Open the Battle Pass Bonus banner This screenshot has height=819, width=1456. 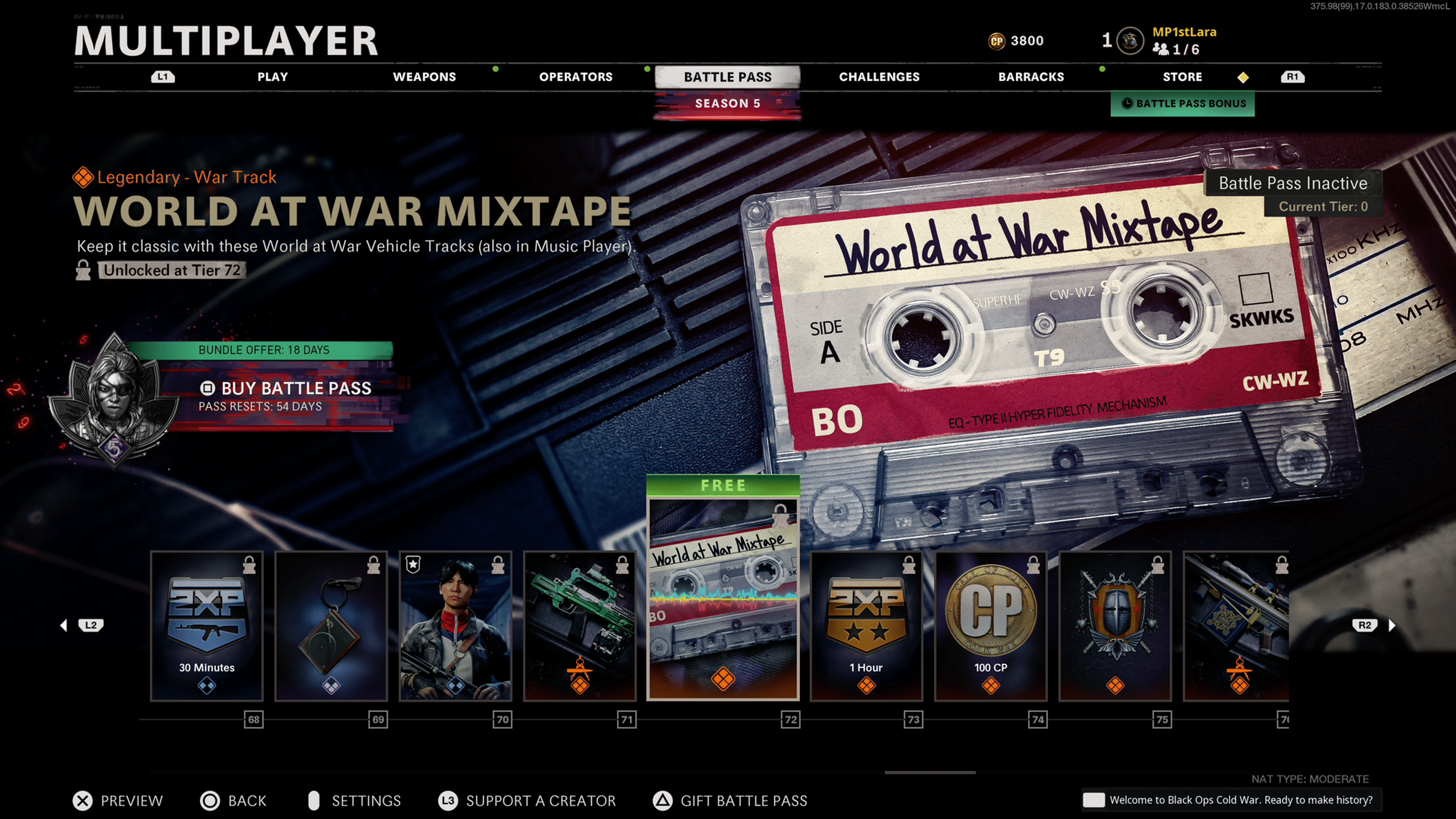[1183, 104]
